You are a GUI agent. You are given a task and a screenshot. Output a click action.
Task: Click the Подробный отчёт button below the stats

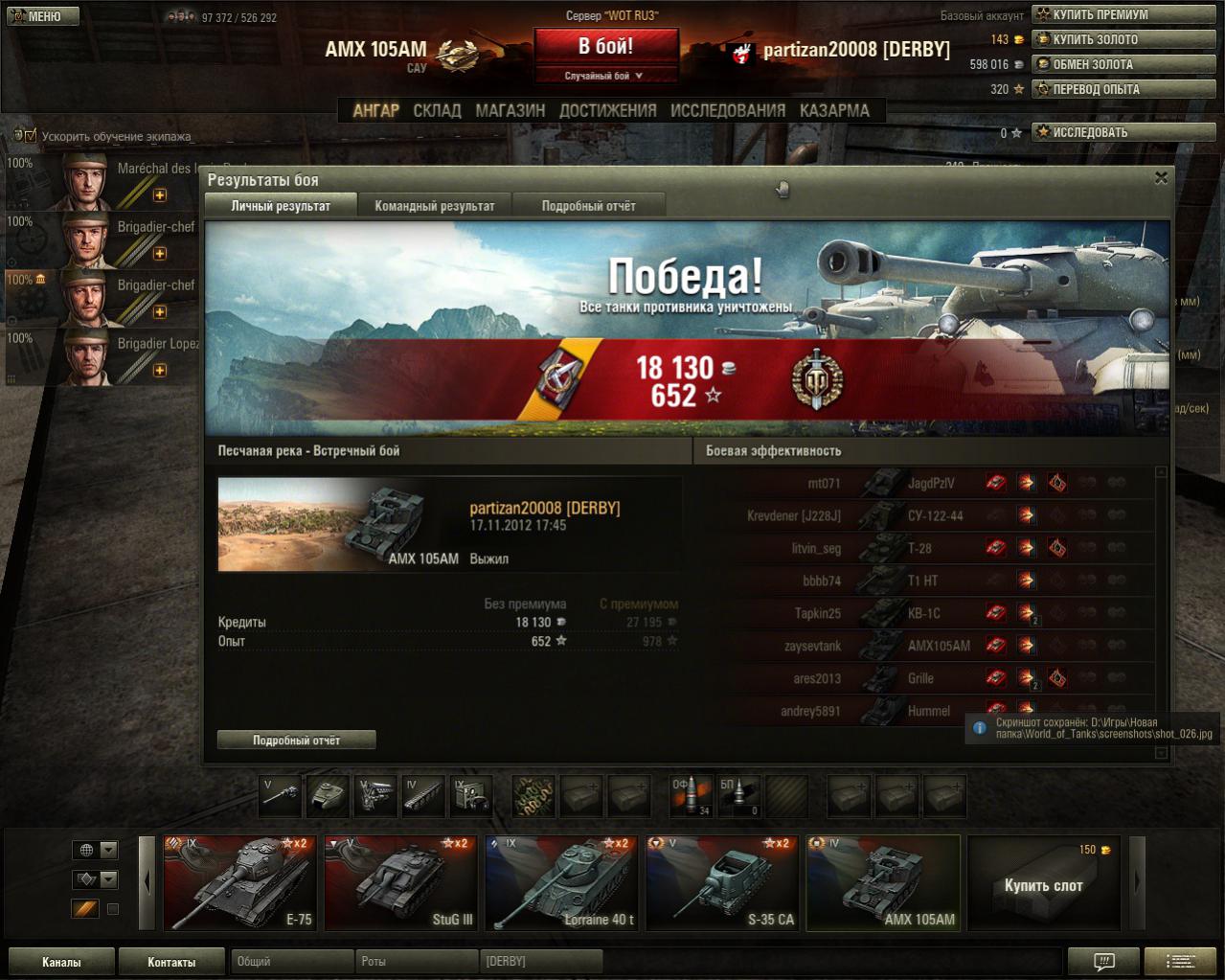click(296, 740)
